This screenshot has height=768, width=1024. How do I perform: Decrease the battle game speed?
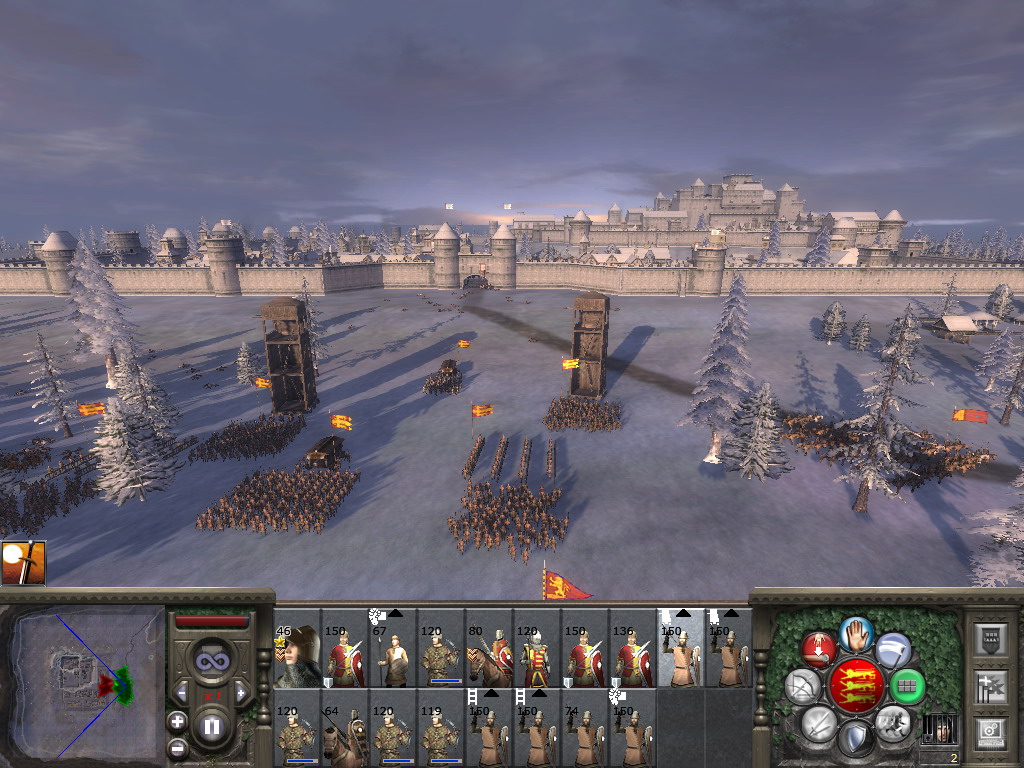tap(181, 693)
